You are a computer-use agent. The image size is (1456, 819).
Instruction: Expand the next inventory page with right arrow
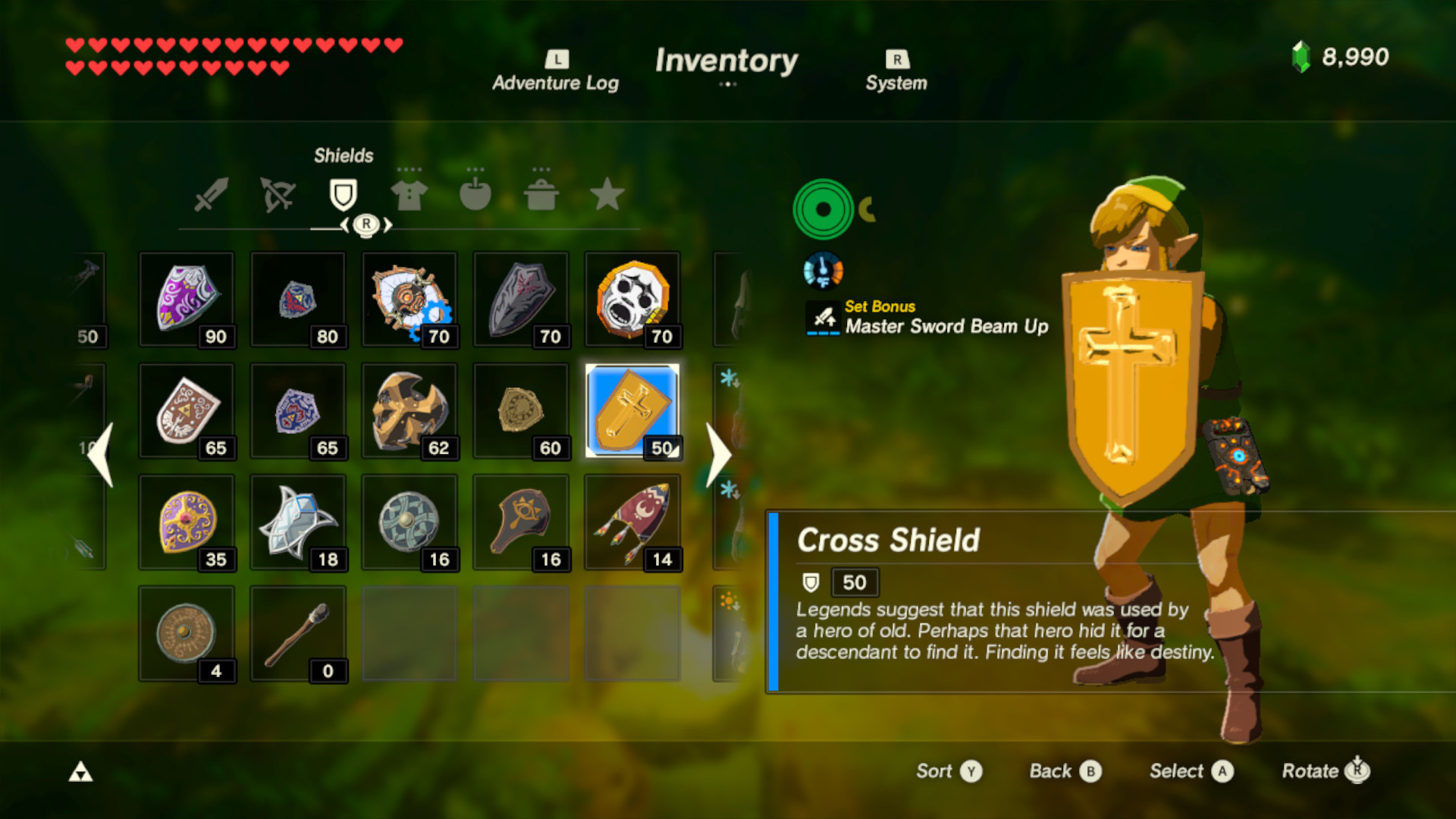pyautogui.click(x=717, y=455)
